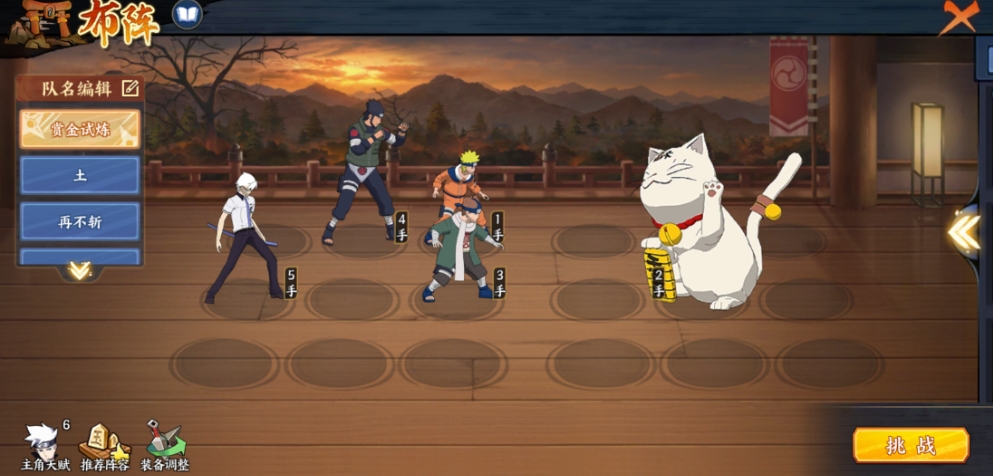Expand the team list down arrow
The image size is (993, 476).
[x=79, y=270]
